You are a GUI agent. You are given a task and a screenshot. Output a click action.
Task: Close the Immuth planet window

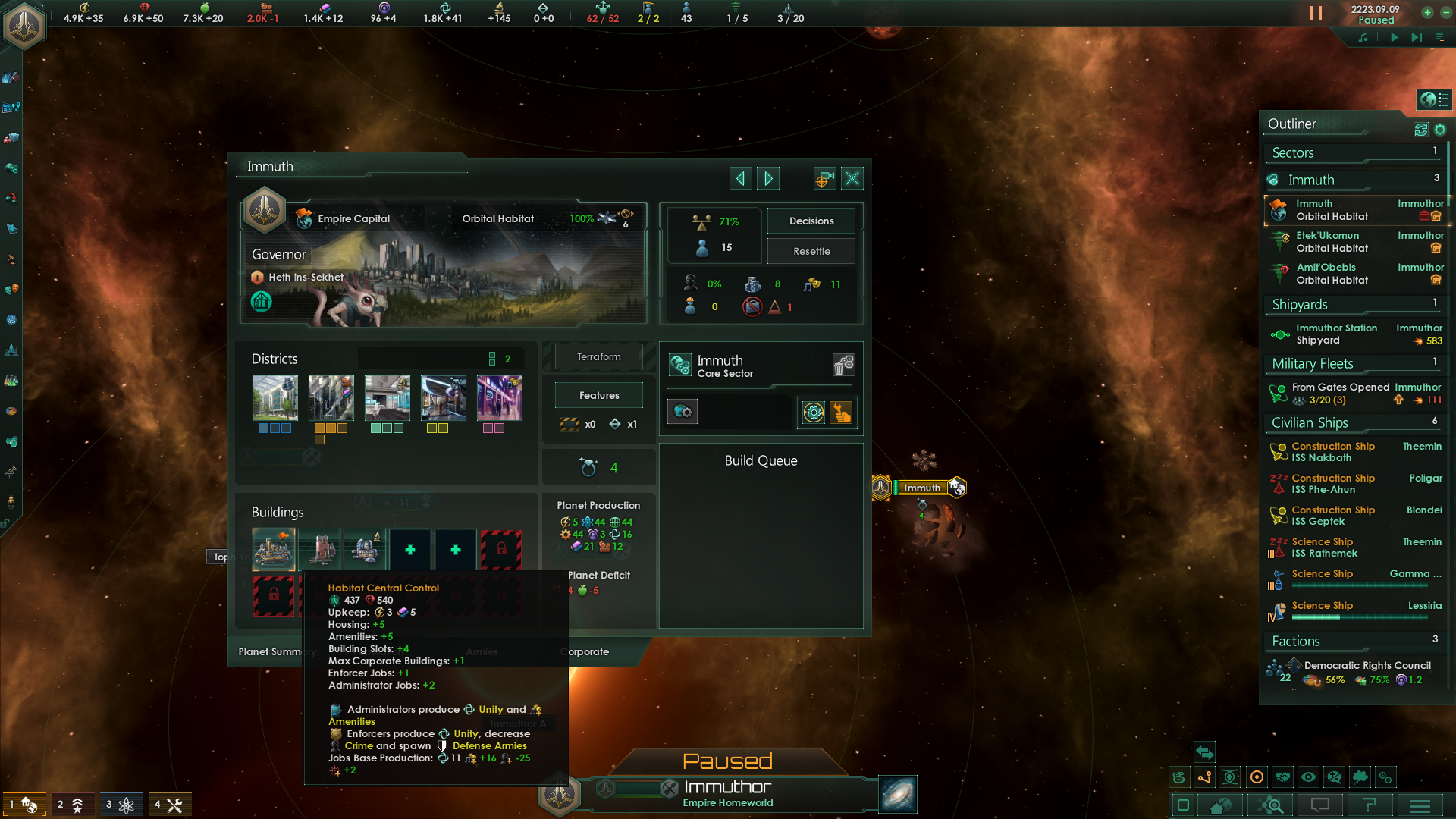(x=852, y=178)
